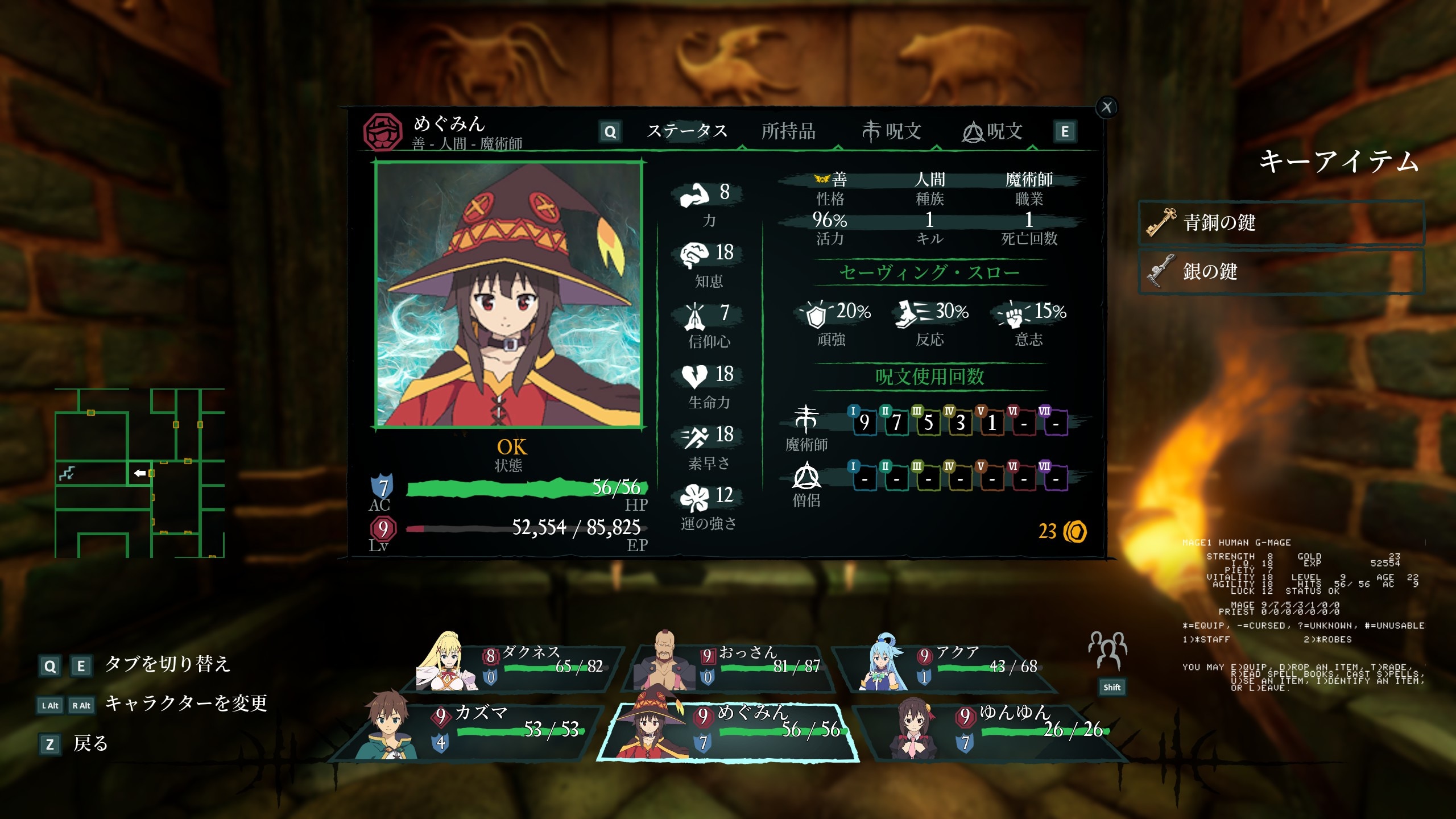Open the 所持品 inventory tab
This screenshot has height=819, width=1456.
click(x=788, y=131)
